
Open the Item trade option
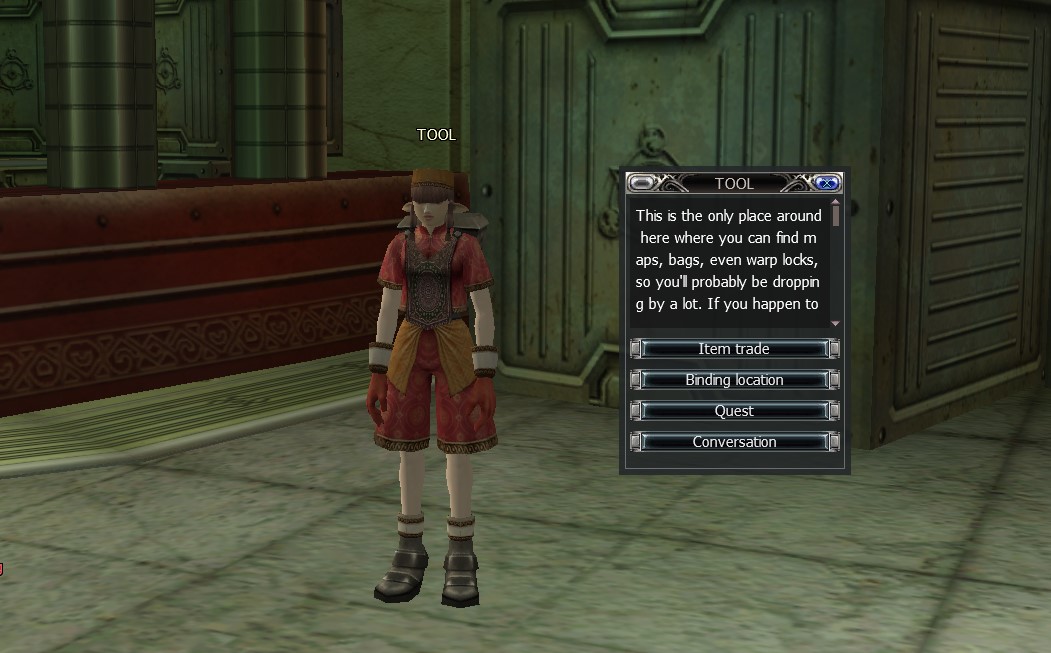(x=734, y=349)
